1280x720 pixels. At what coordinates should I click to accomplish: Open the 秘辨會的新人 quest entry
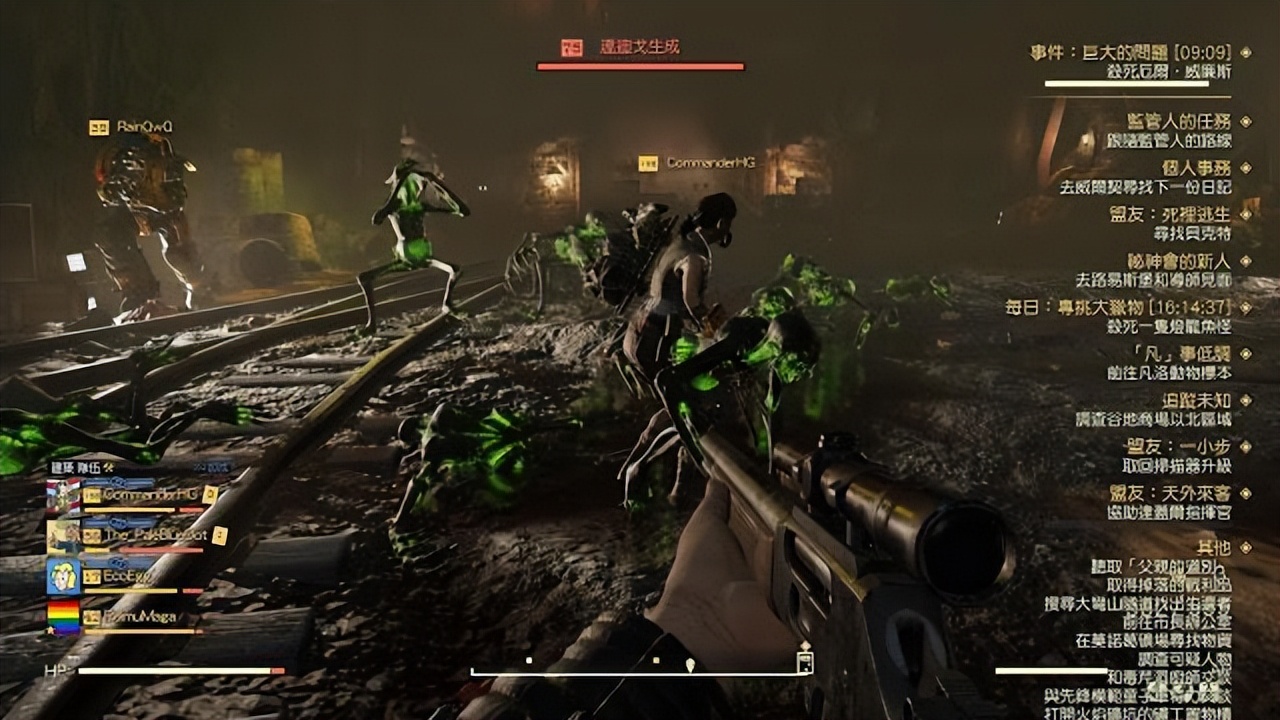(x=1178, y=261)
